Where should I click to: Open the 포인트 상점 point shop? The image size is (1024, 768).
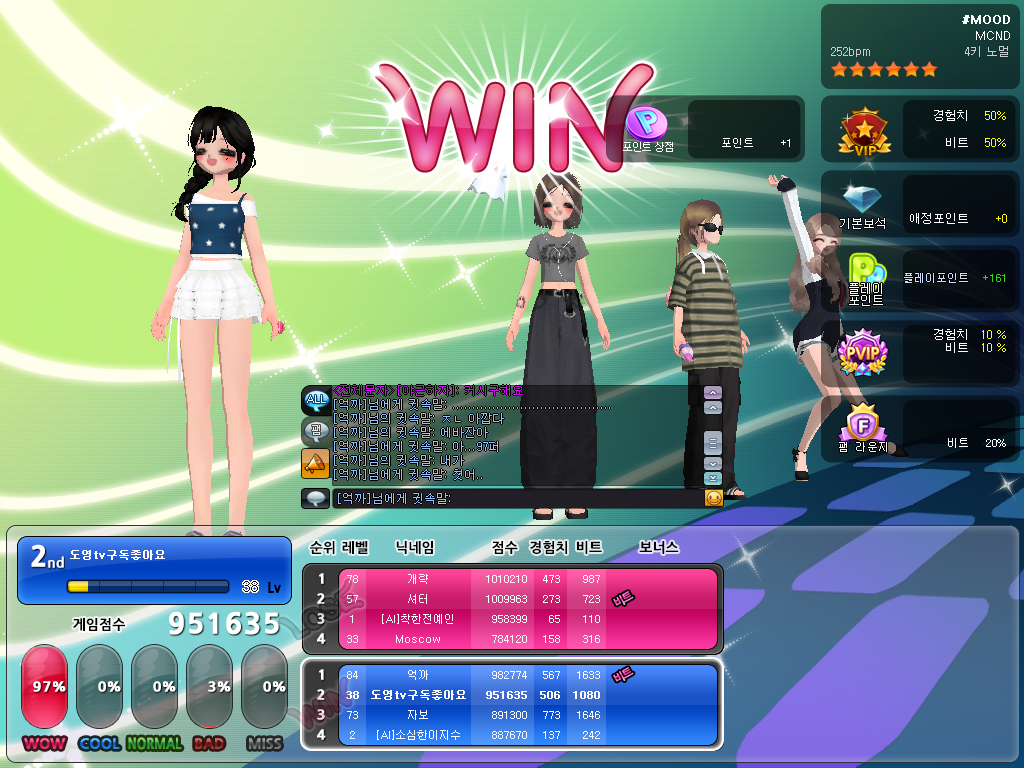pyautogui.click(x=646, y=126)
